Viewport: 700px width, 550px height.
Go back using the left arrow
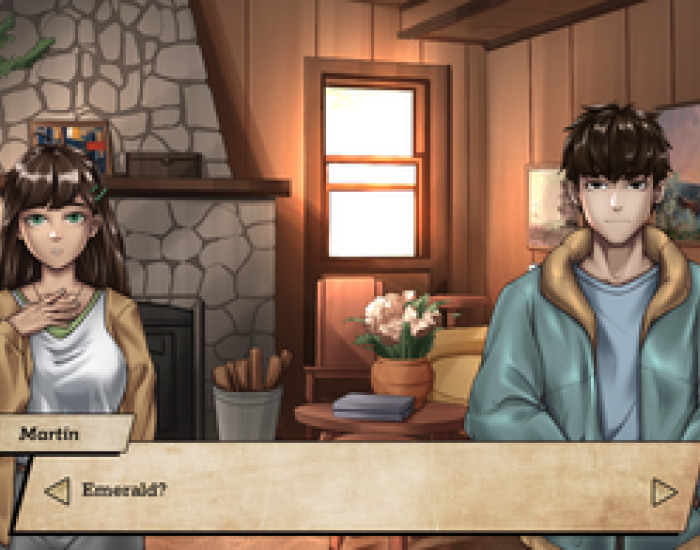coord(57,491)
